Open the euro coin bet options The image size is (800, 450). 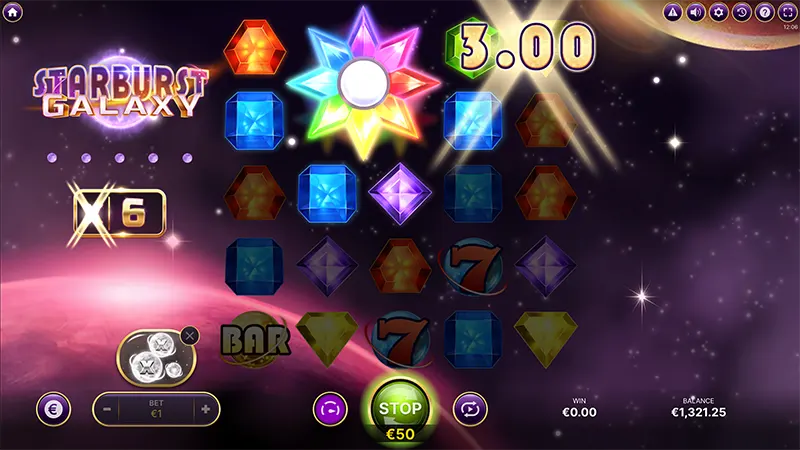(51, 409)
